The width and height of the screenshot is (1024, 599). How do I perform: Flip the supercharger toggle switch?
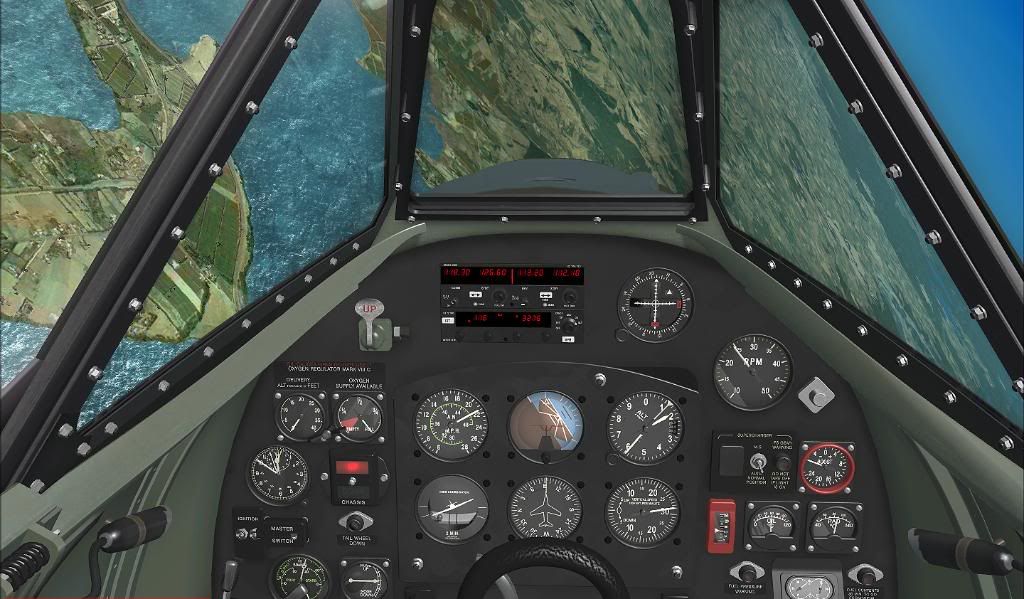pos(759,462)
